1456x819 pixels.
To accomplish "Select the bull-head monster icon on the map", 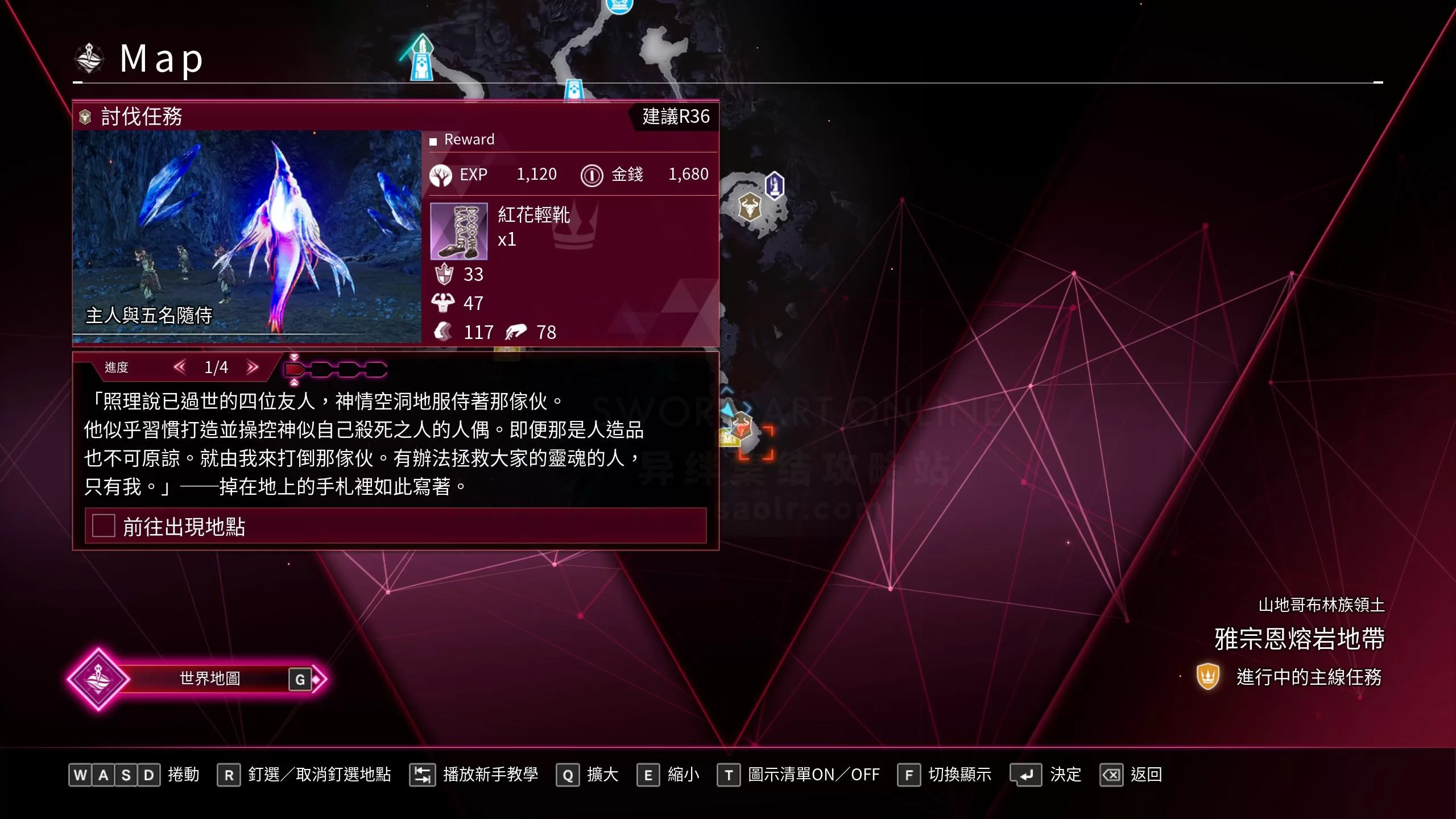I will [751, 208].
